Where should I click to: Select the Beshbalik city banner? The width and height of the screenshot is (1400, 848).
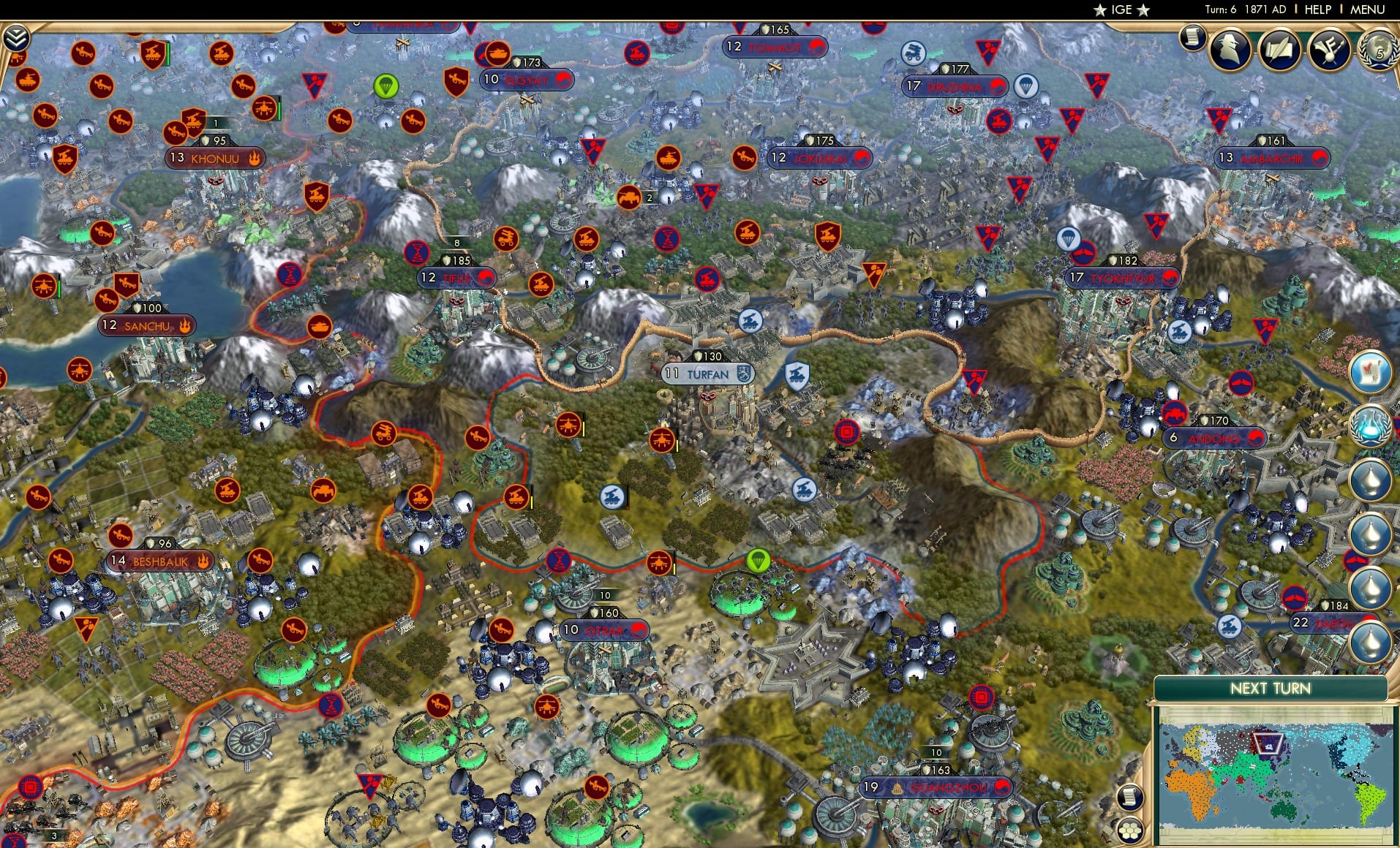[161, 561]
